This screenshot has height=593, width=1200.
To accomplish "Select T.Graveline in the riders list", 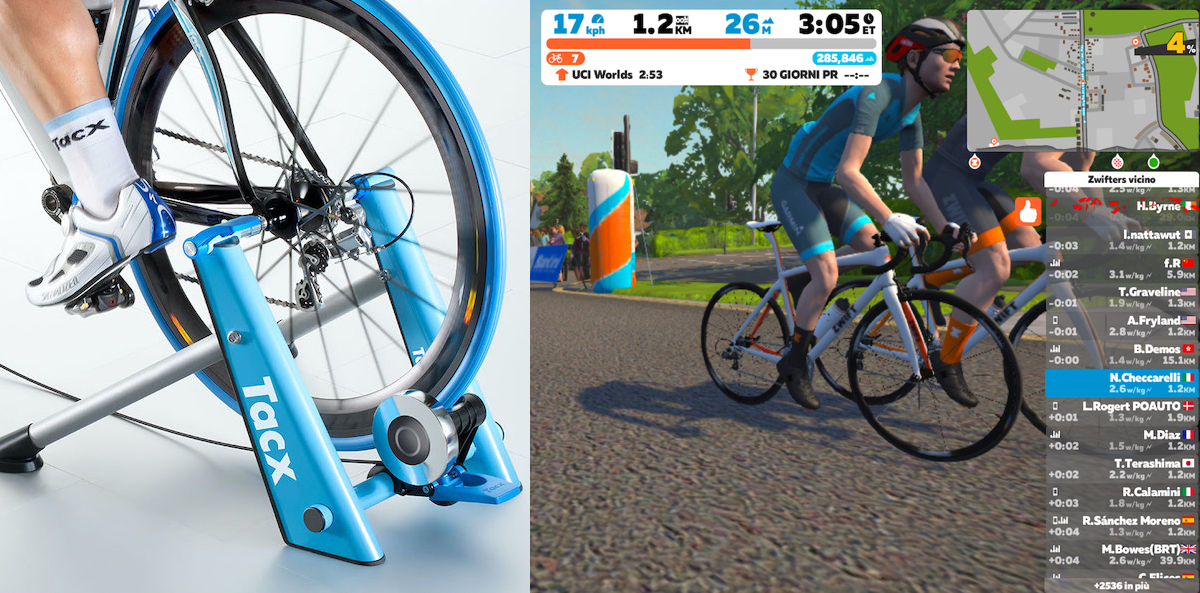I will click(1121, 296).
